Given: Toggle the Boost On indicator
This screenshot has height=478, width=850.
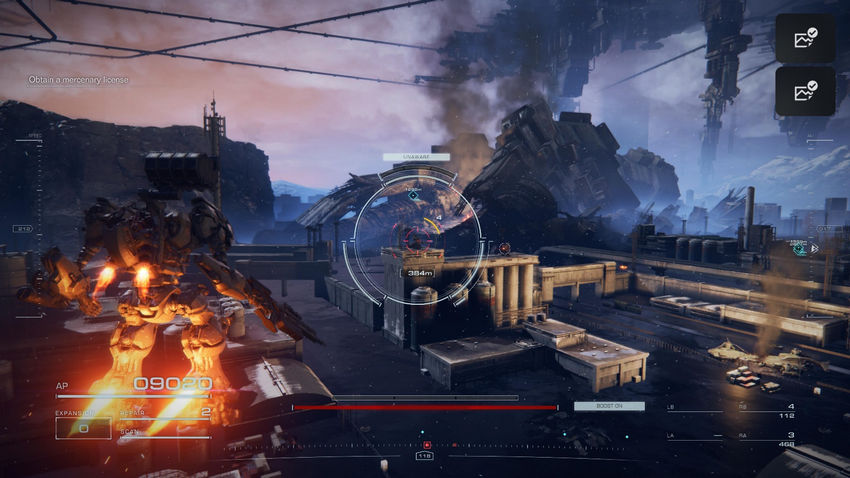Looking at the screenshot, I should [608, 406].
